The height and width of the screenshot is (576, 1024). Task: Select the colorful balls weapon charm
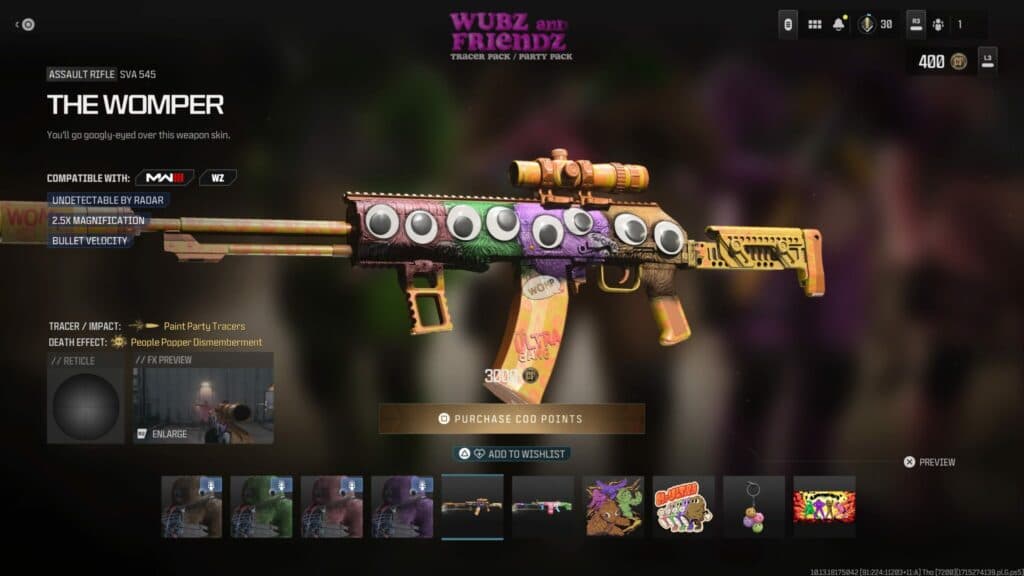click(x=754, y=506)
